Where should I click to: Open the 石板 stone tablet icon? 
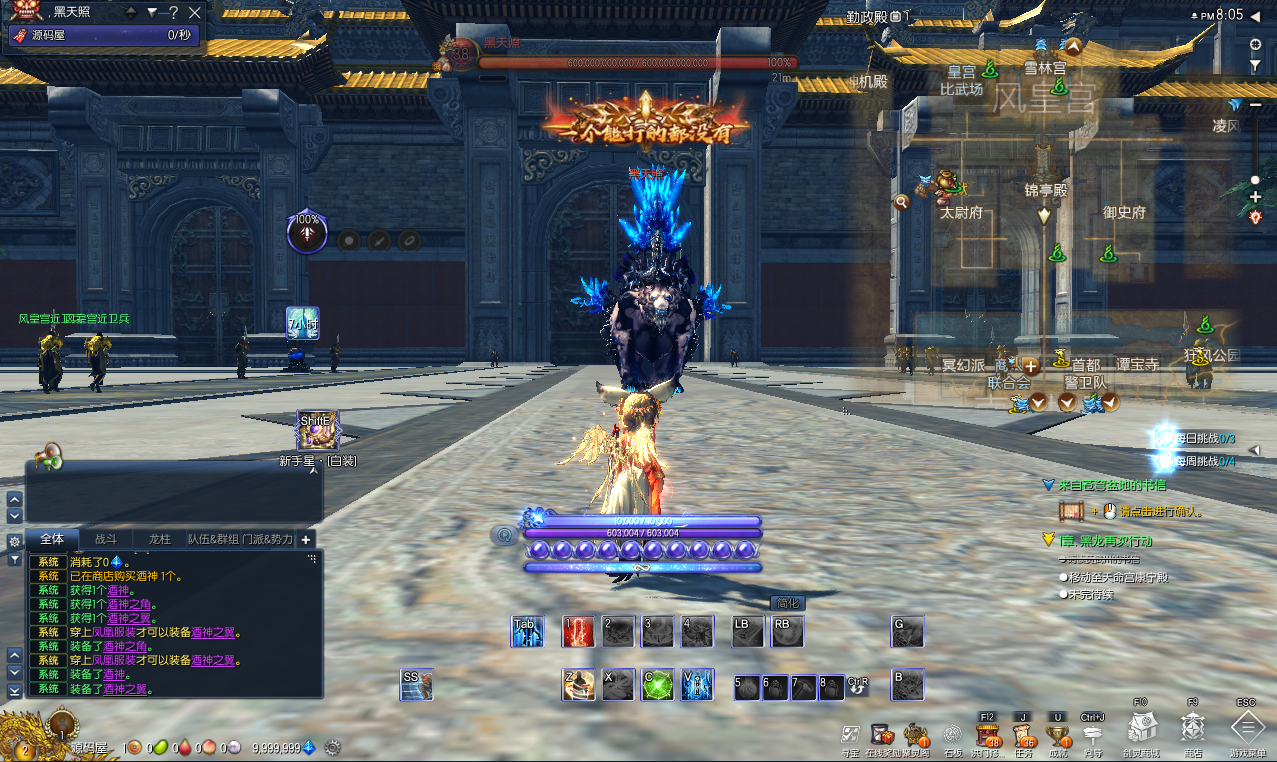click(x=952, y=736)
